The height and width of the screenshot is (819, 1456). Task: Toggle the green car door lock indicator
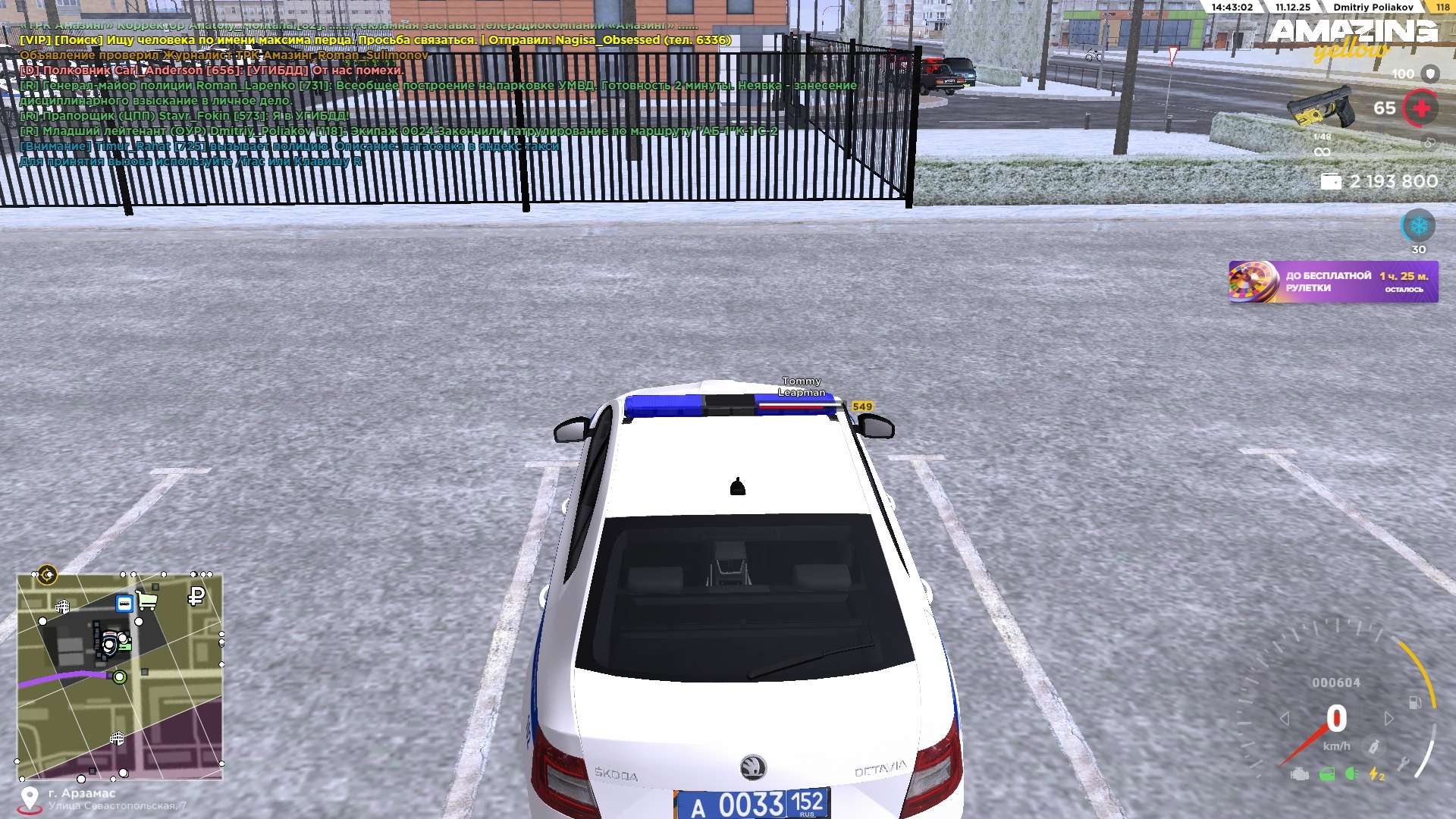click(1326, 774)
